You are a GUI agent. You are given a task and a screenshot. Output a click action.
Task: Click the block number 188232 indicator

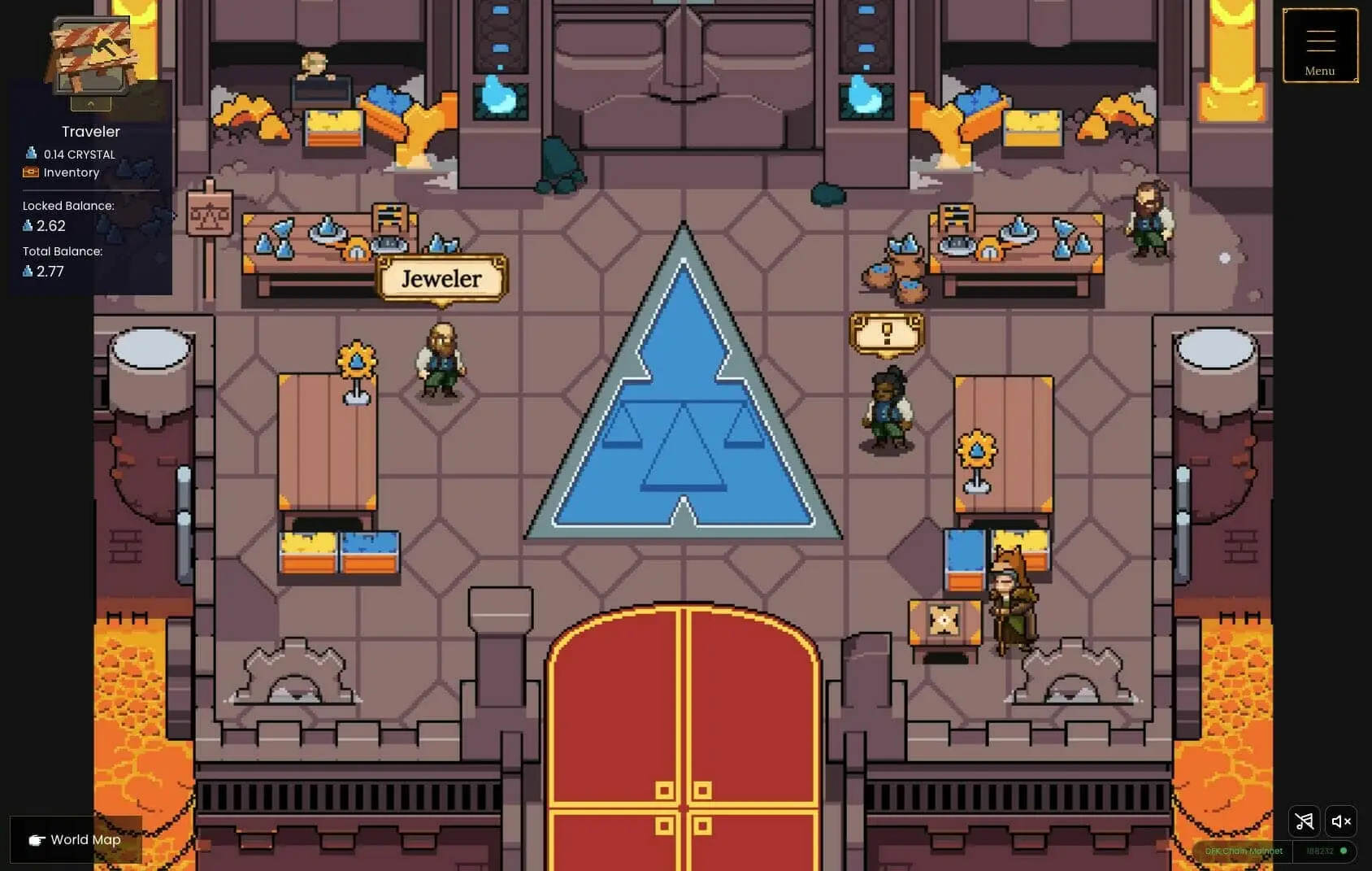pyautogui.click(x=1318, y=851)
